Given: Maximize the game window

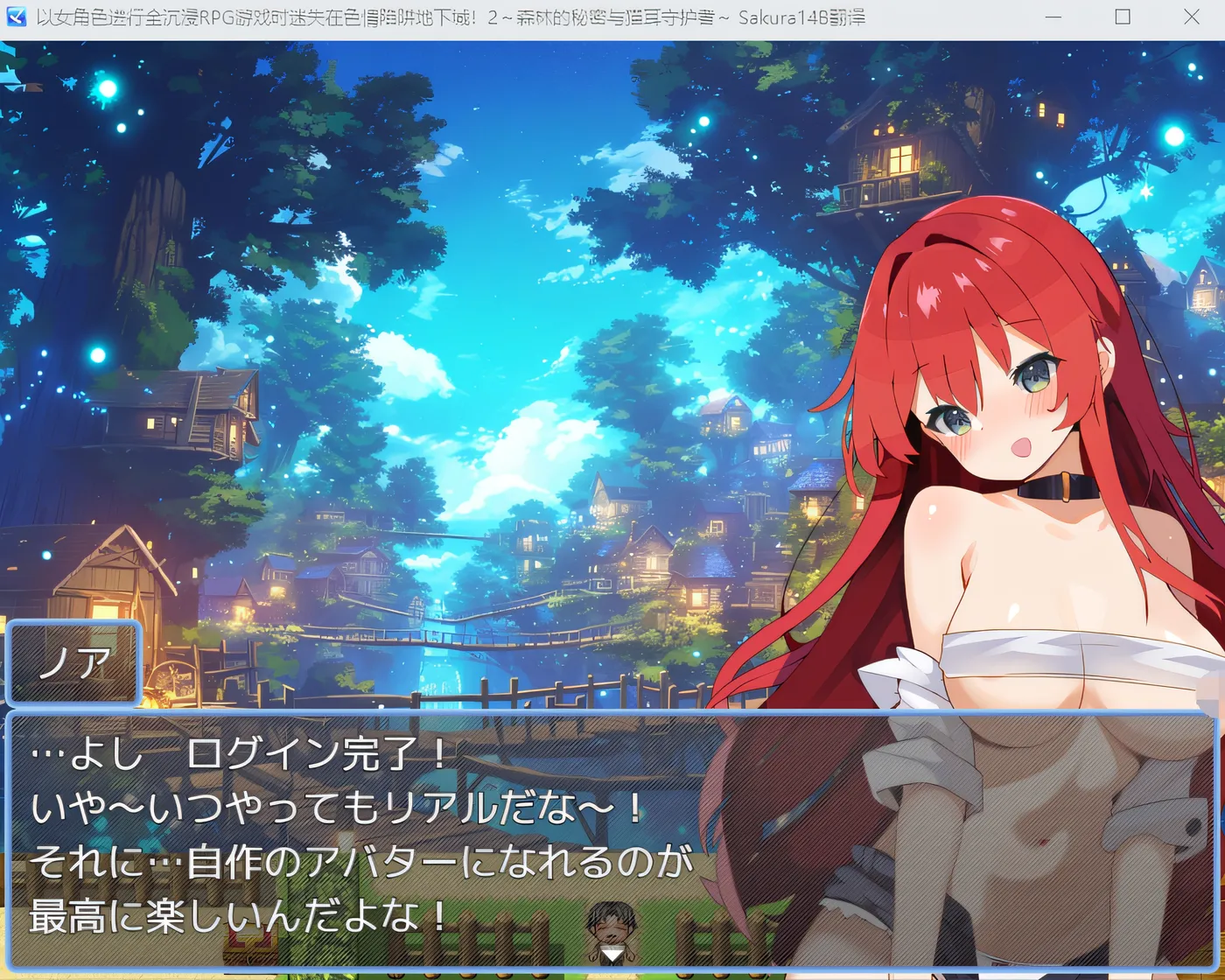Looking at the screenshot, I should (1123, 17).
